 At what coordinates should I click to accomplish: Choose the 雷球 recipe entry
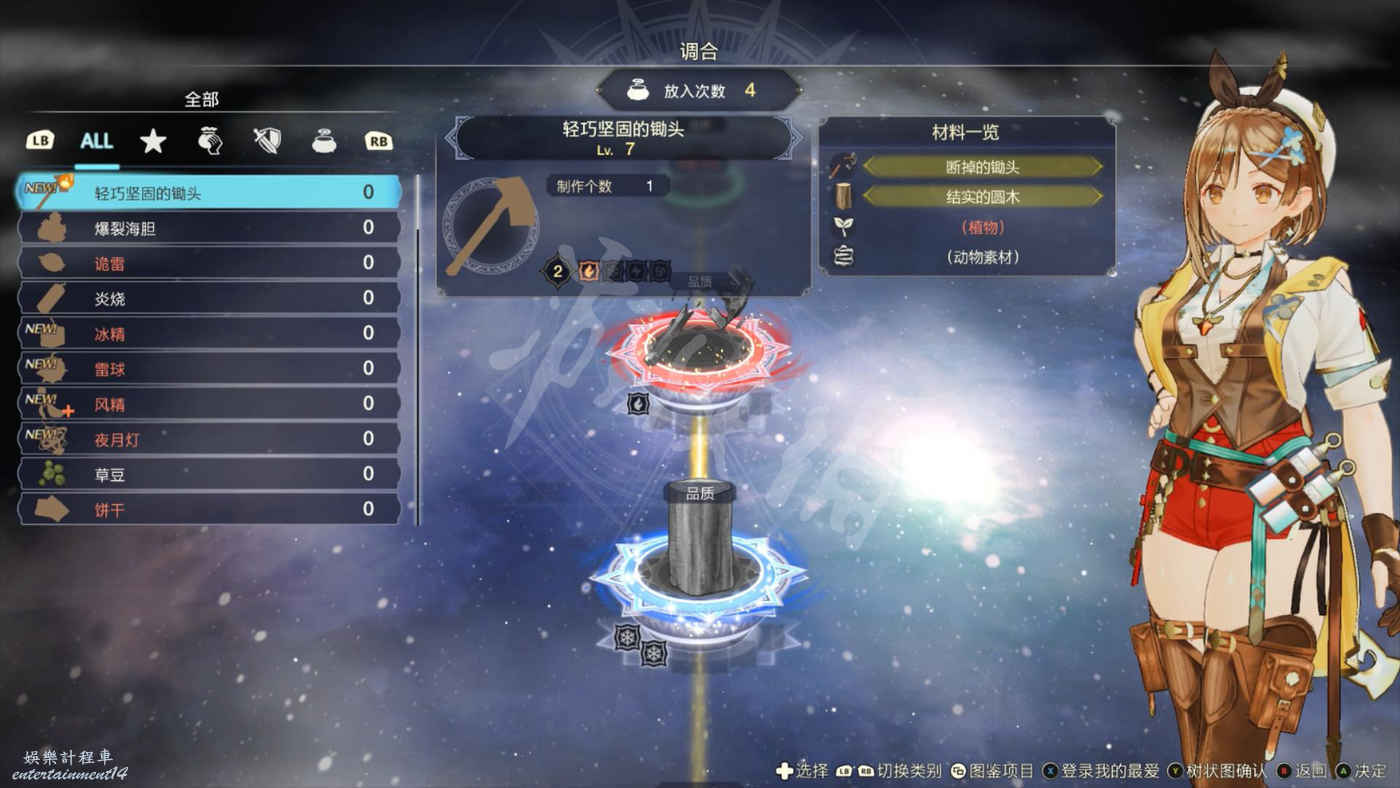pos(209,368)
